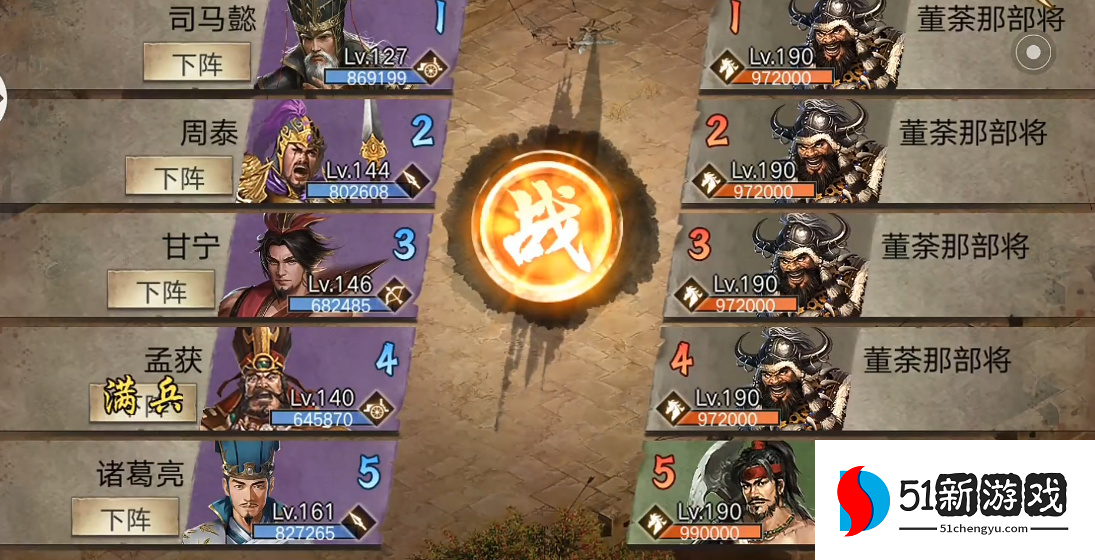Viewport: 1095px width, 560px height.
Task: Click the 满兵 label beside 孟获
Action: pos(142,397)
